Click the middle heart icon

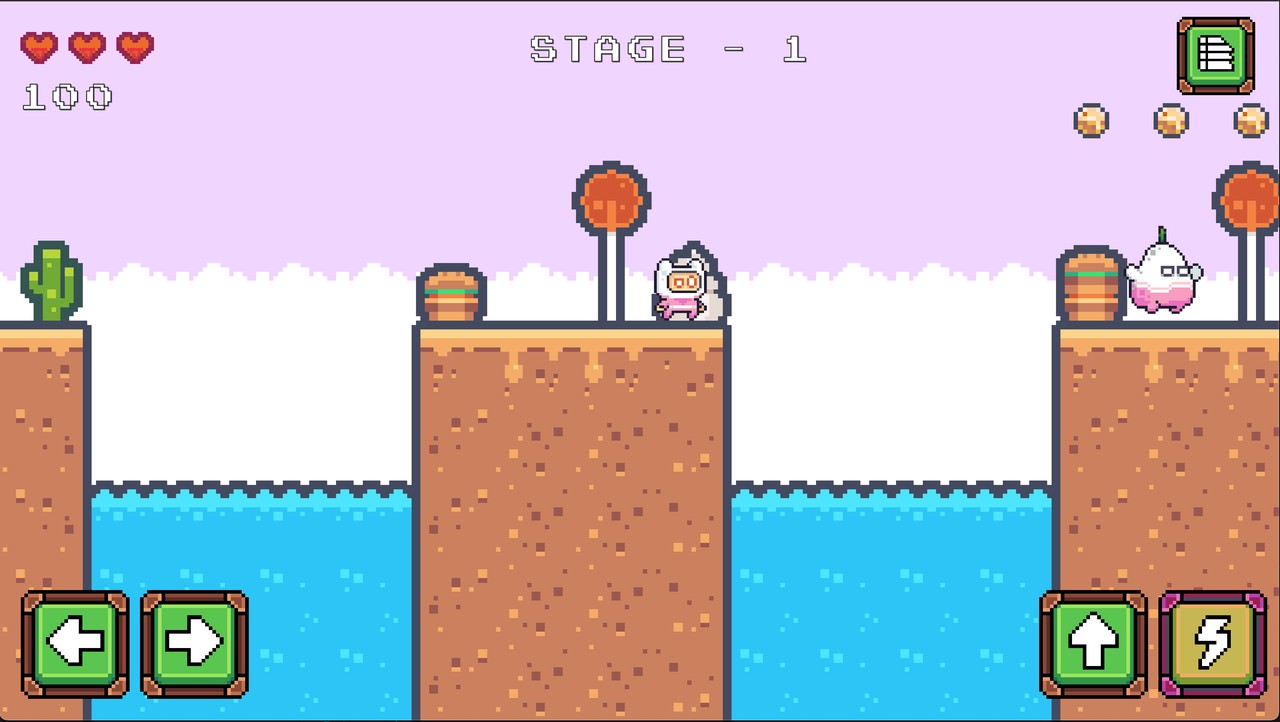tap(88, 47)
